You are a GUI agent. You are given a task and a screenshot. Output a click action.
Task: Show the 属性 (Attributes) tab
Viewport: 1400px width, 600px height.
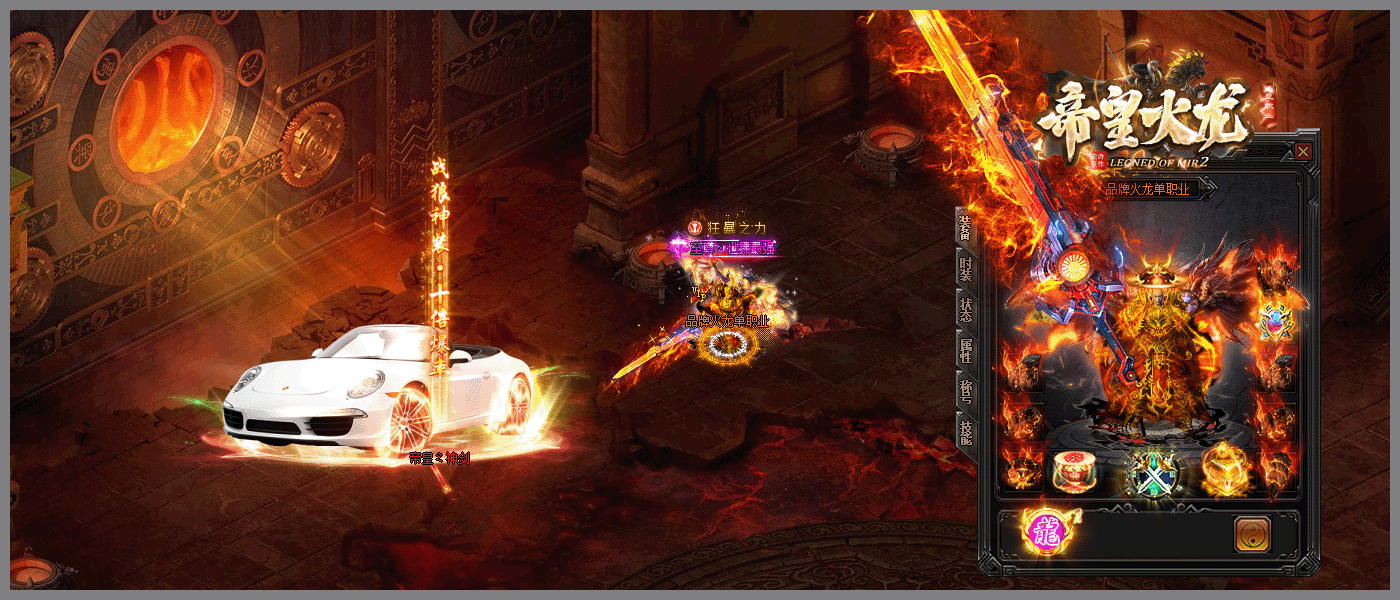[965, 349]
